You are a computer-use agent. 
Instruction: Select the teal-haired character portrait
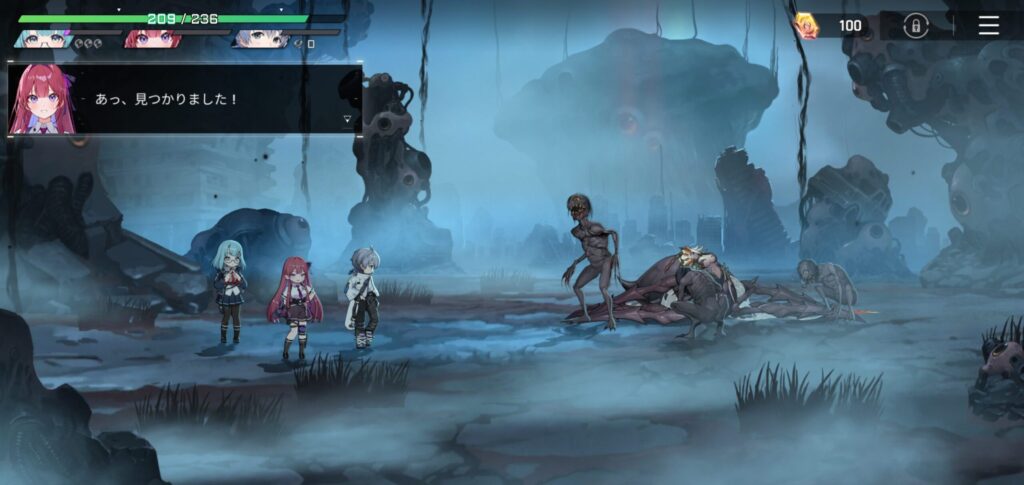coord(44,39)
